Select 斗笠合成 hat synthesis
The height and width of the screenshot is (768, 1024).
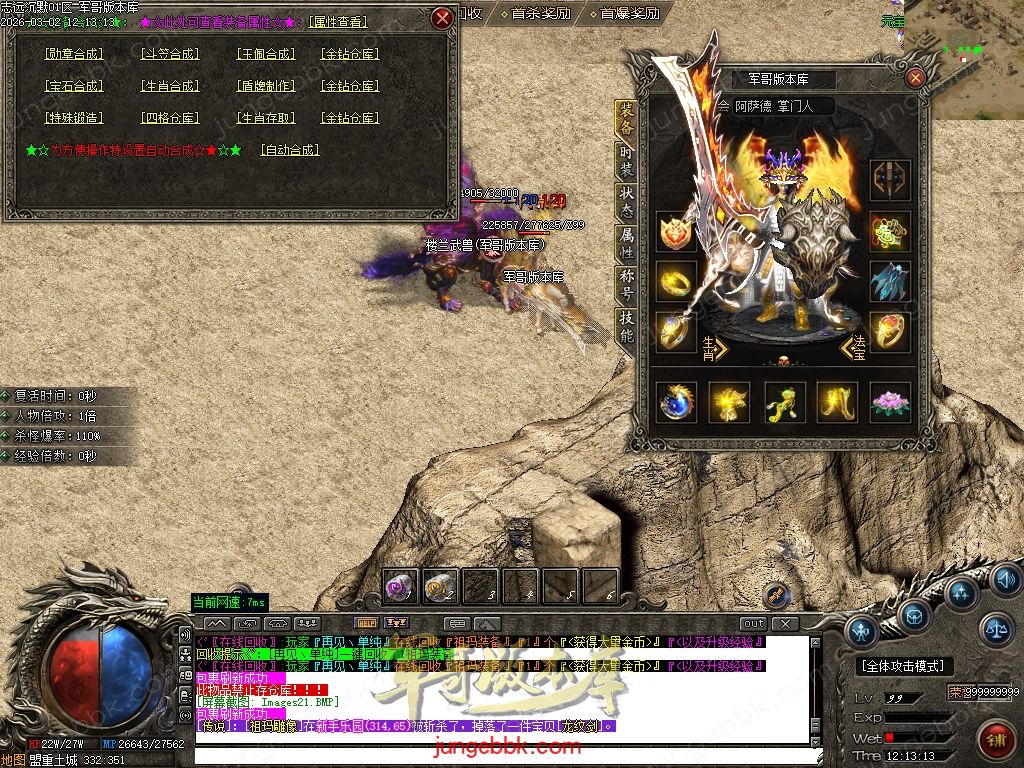click(x=169, y=54)
